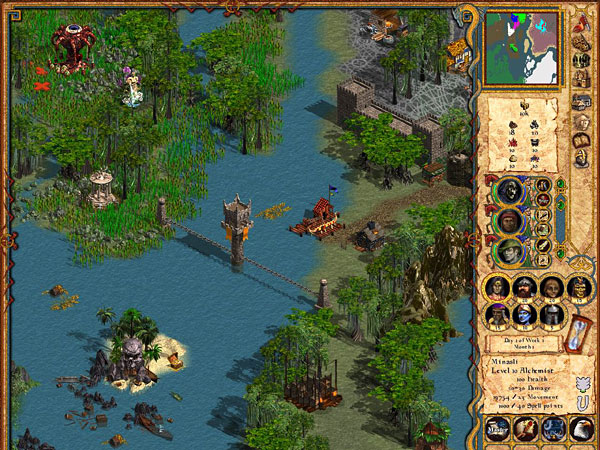The image size is (600, 450).
Task: Activate the Master scroll button
Action: [497, 428]
